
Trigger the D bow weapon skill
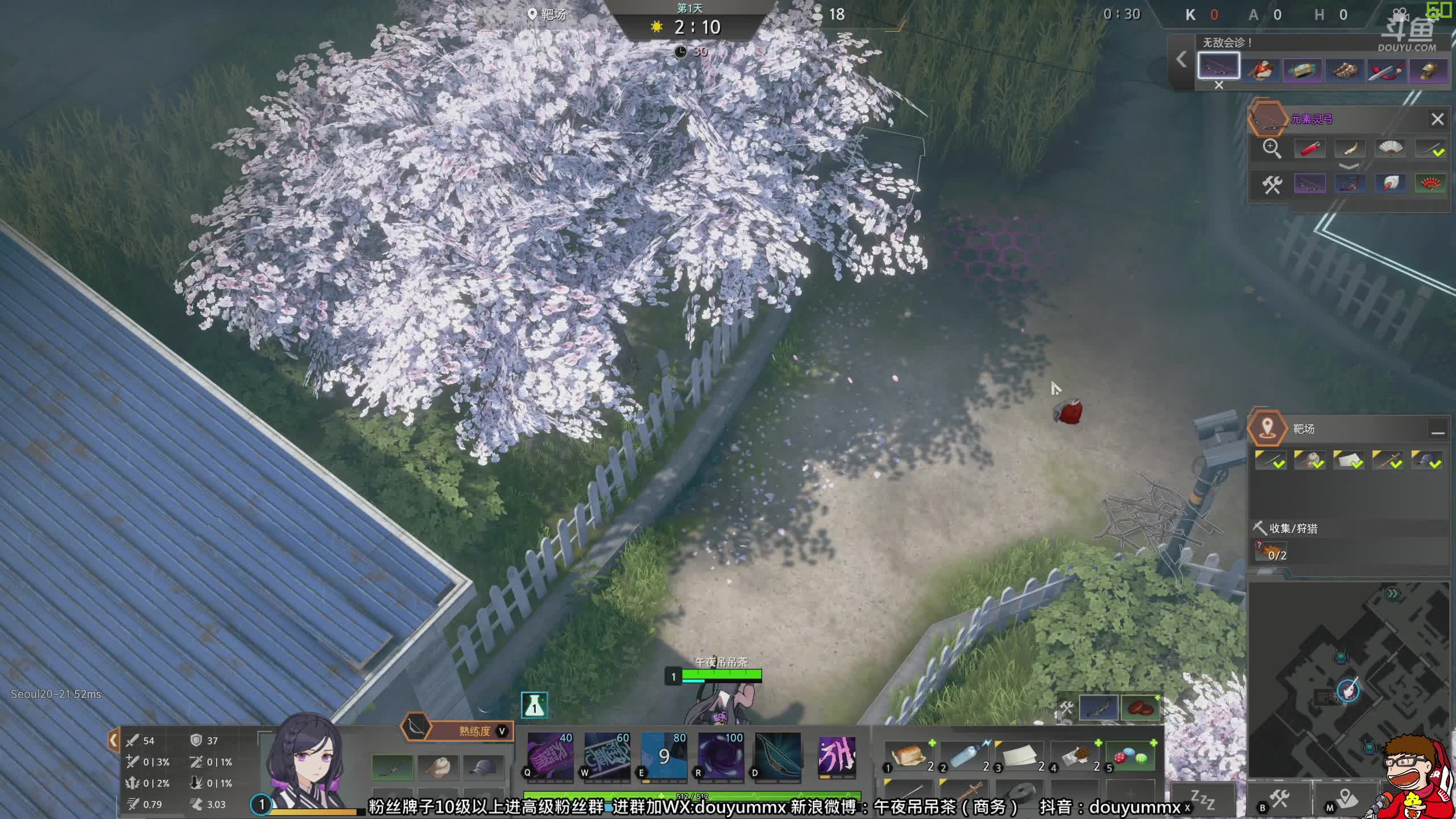777,756
